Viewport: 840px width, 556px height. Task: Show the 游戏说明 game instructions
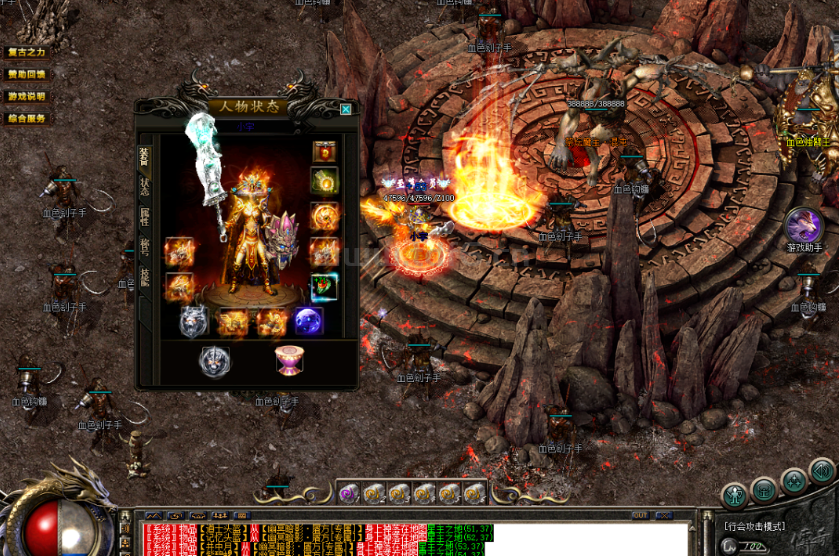[x=27, y=96]
